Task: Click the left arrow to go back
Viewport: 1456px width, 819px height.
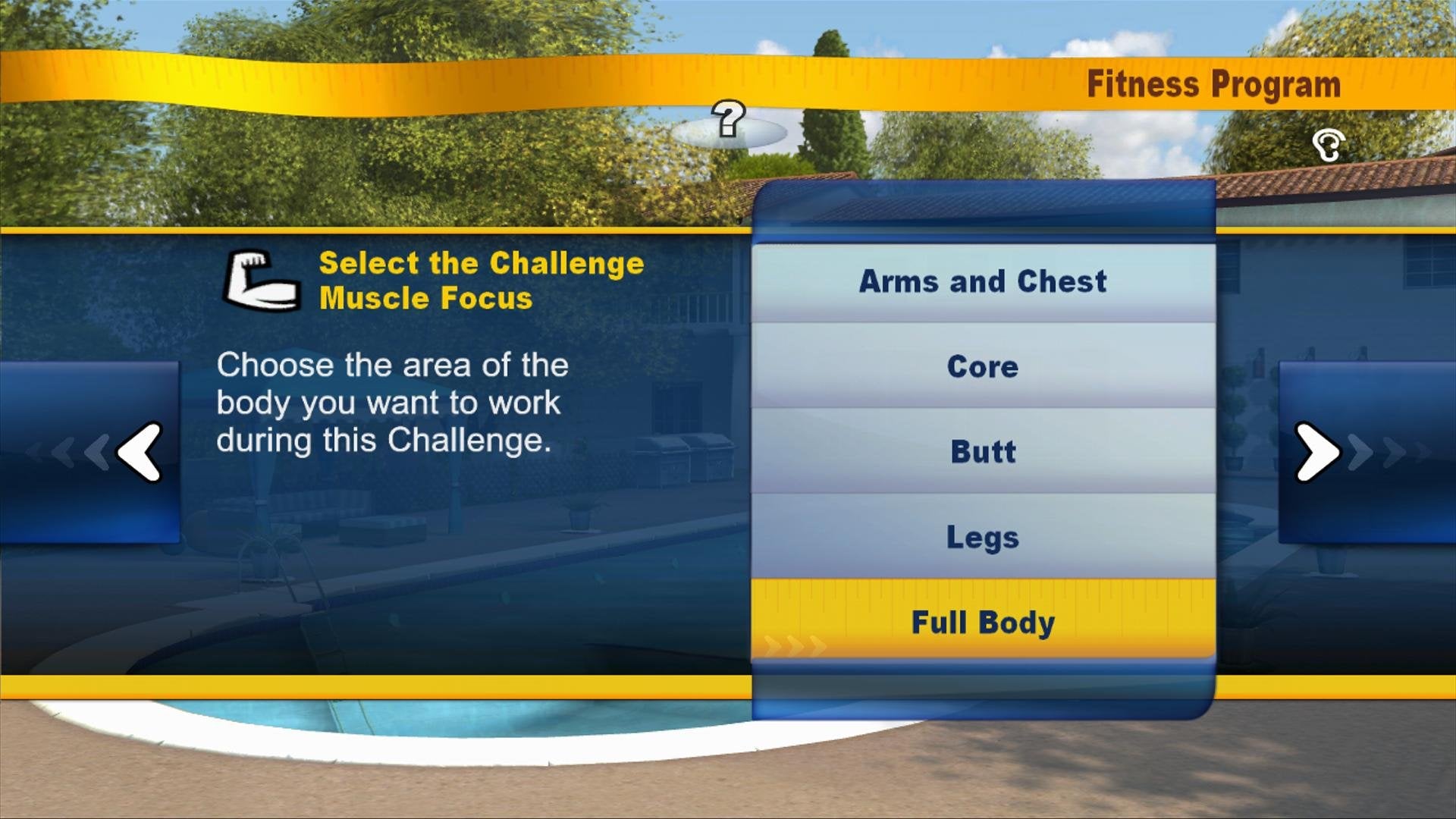Action: click(x=140, y=451)
